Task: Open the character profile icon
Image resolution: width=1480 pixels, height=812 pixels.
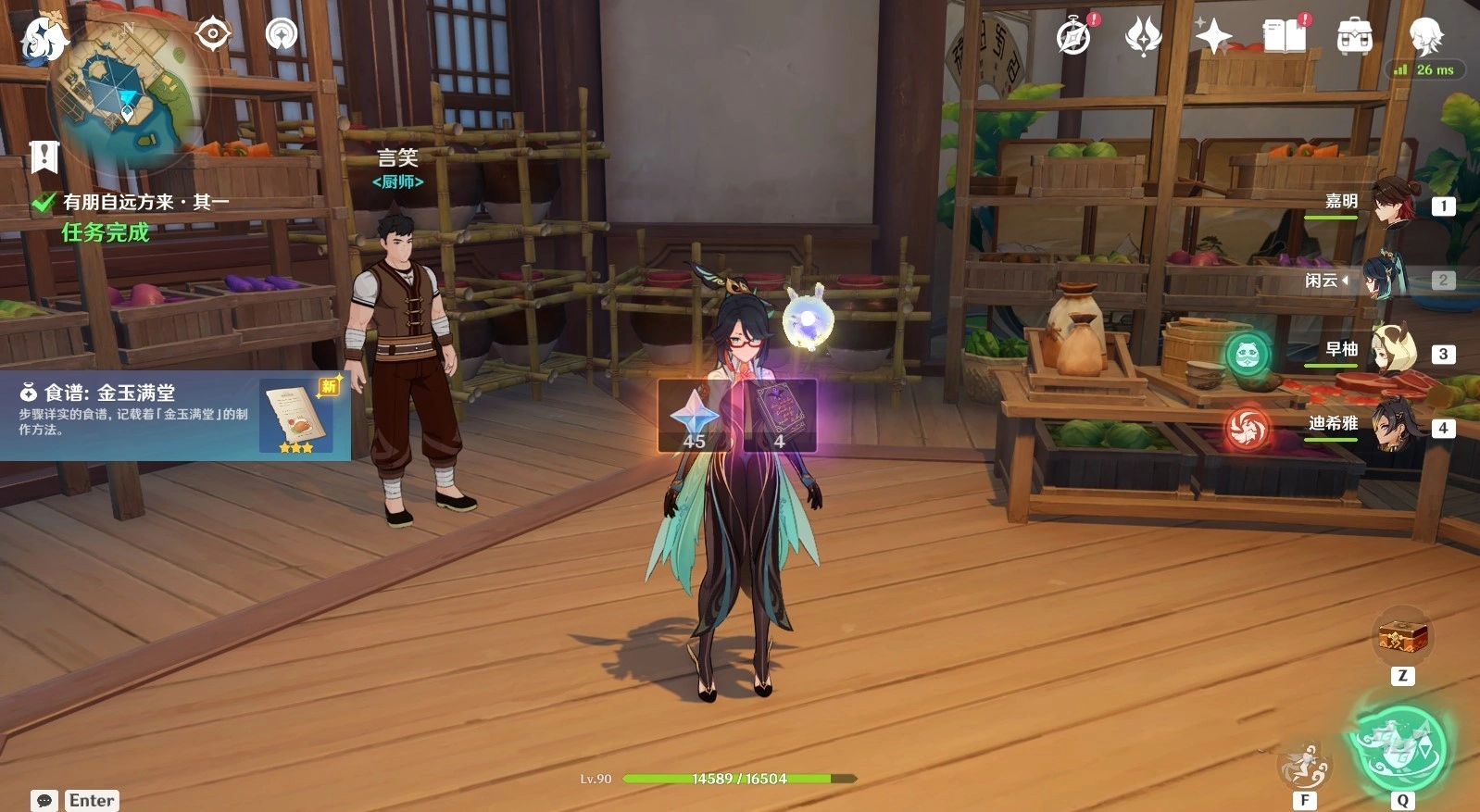Action: point(1425,37)
